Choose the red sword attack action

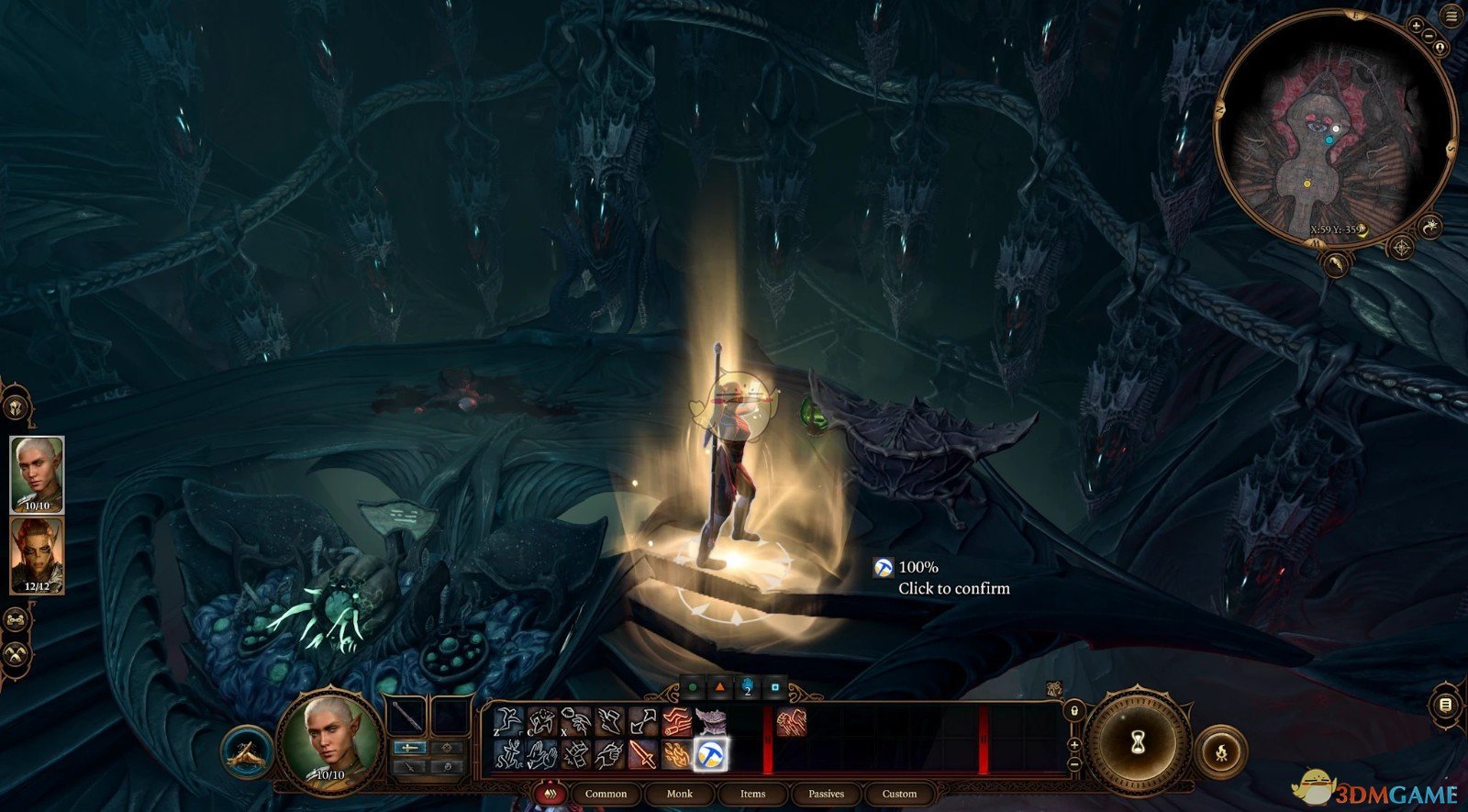click(642, 754)
